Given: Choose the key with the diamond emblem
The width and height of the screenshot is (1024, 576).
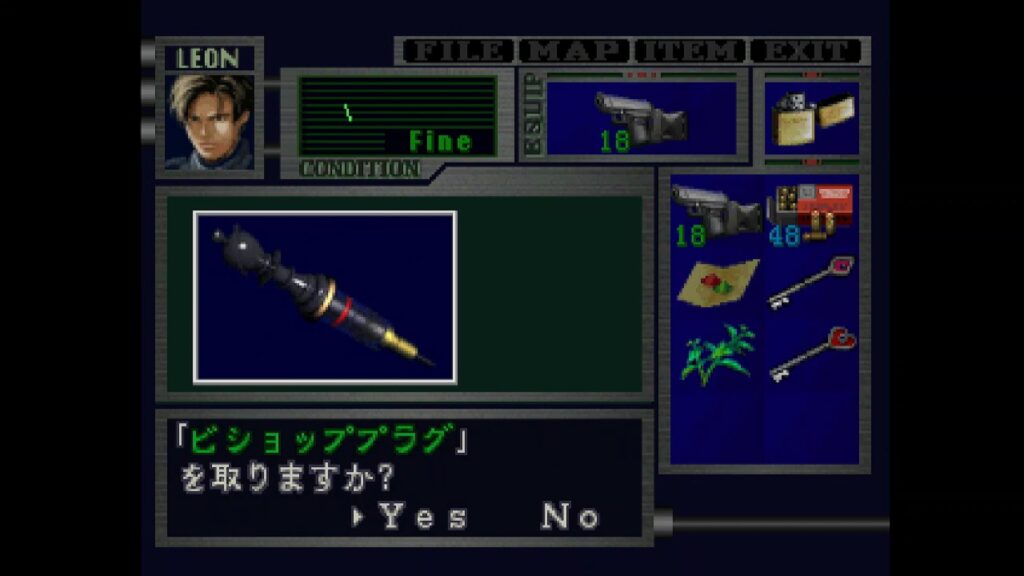Looking at the screenshot, I should tap(810, 282).
